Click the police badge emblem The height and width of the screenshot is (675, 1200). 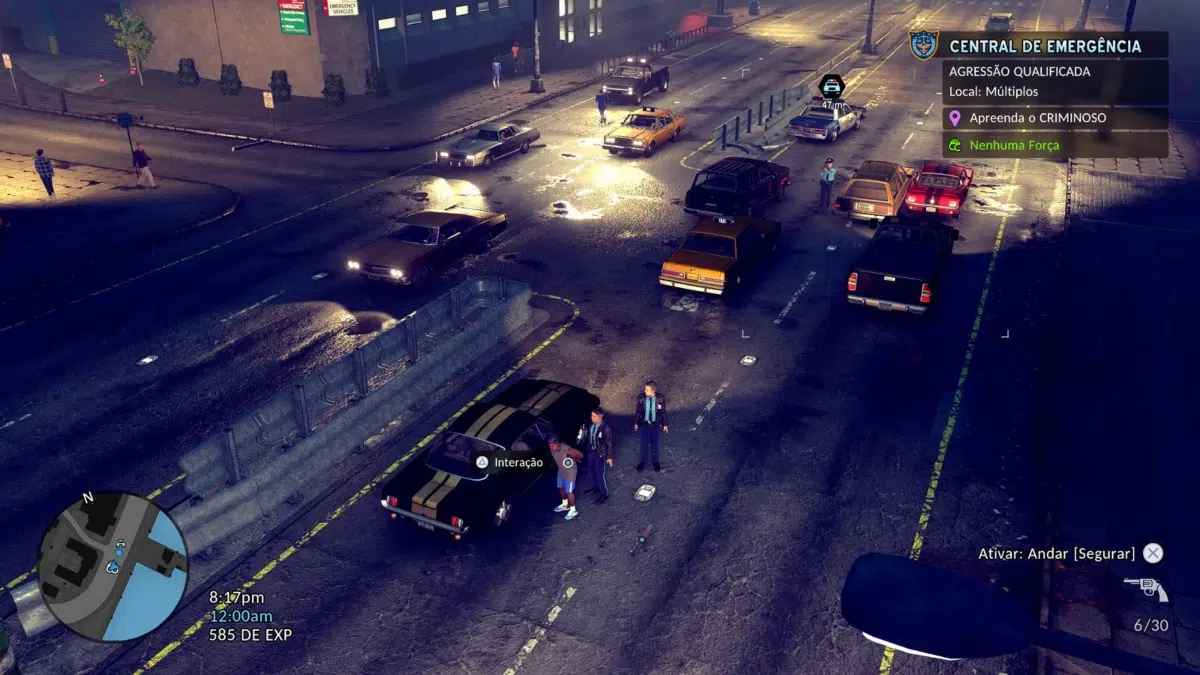click(923, 45)
